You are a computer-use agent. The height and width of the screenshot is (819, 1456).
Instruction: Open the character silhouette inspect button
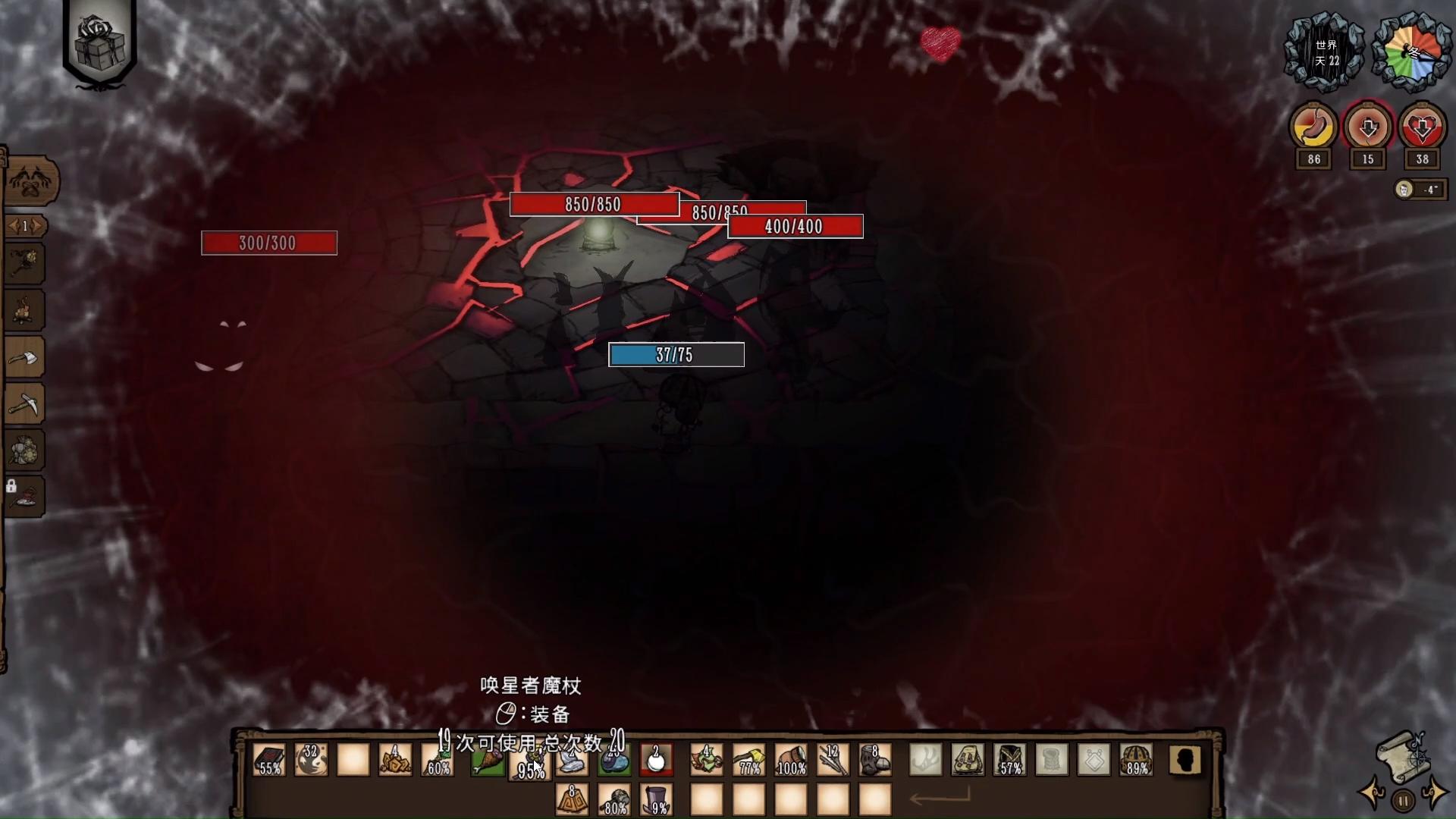tap(1185, 760)
